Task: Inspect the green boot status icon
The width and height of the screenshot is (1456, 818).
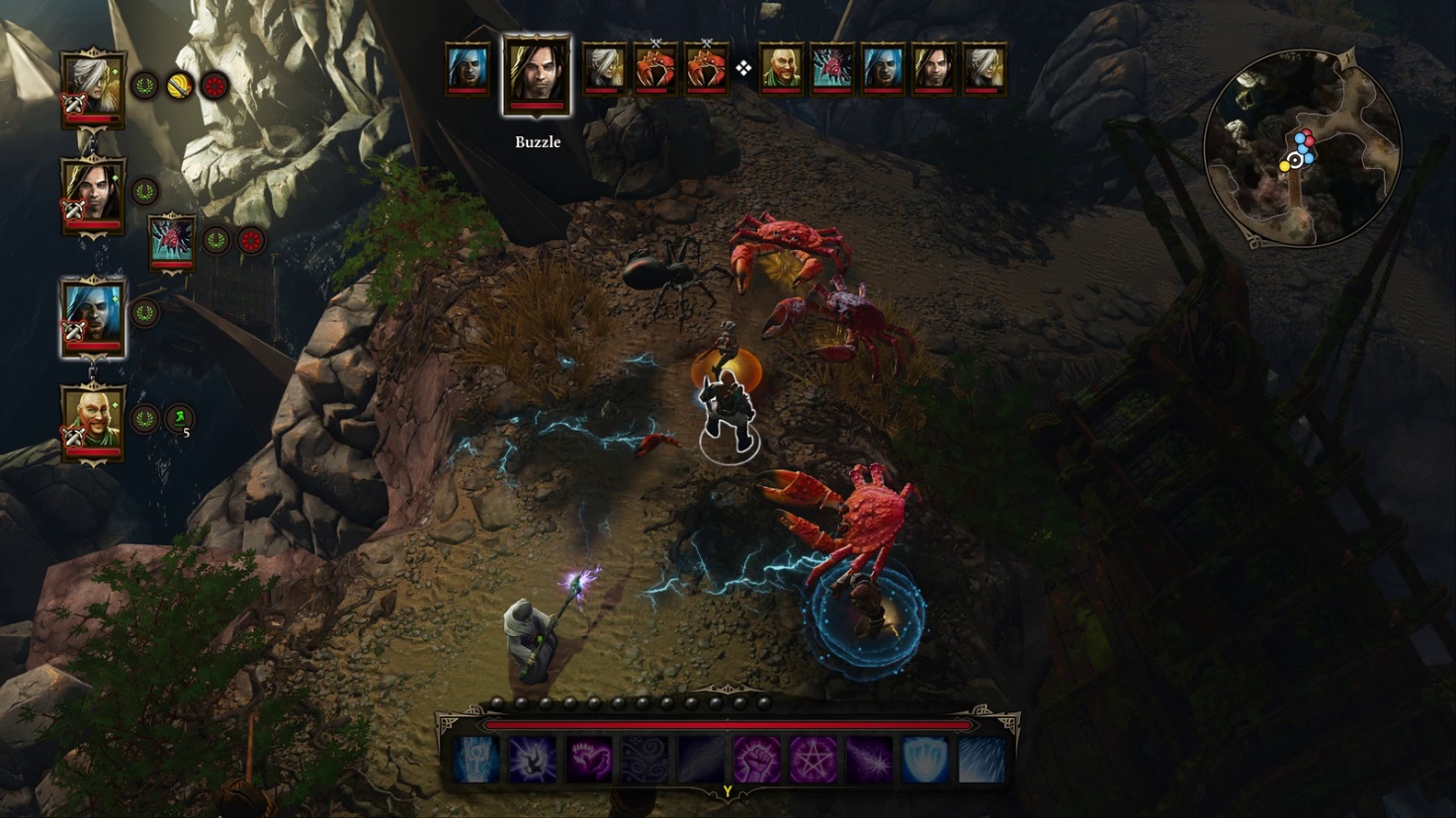Action: tap(179, 419)
